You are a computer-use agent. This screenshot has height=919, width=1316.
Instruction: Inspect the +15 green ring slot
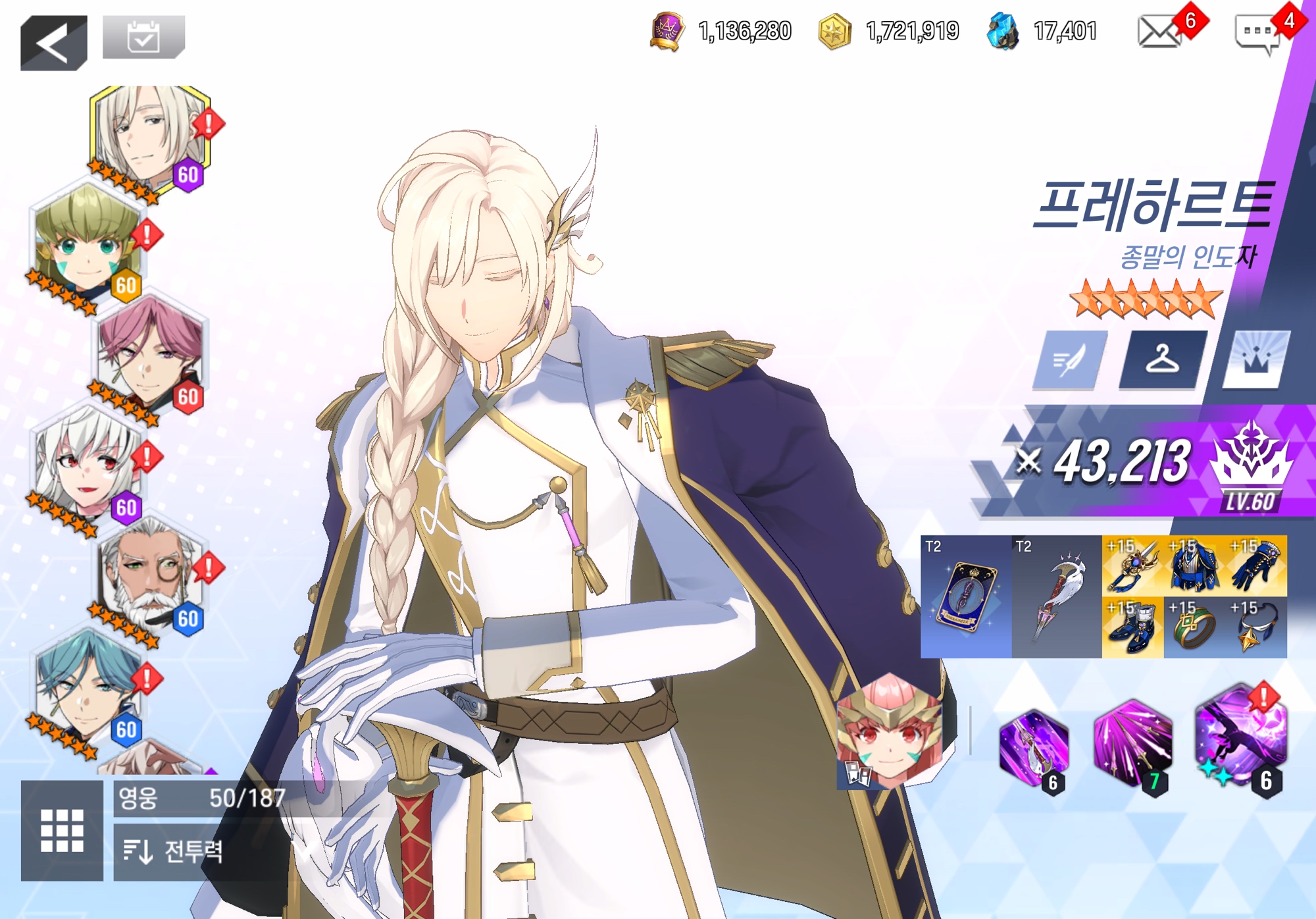[1194, 627]
